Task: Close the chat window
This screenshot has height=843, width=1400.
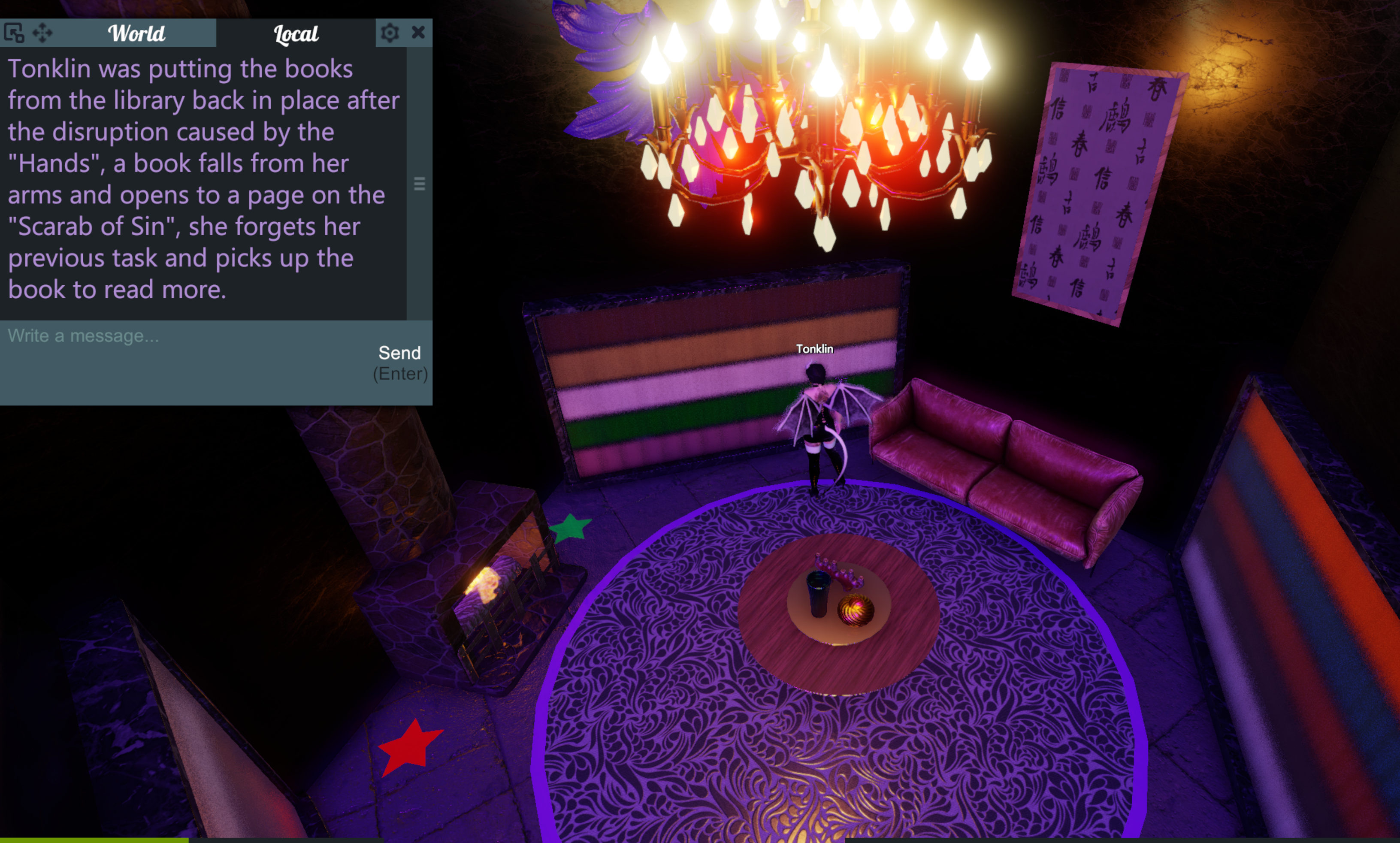Action: click(419, 32)
